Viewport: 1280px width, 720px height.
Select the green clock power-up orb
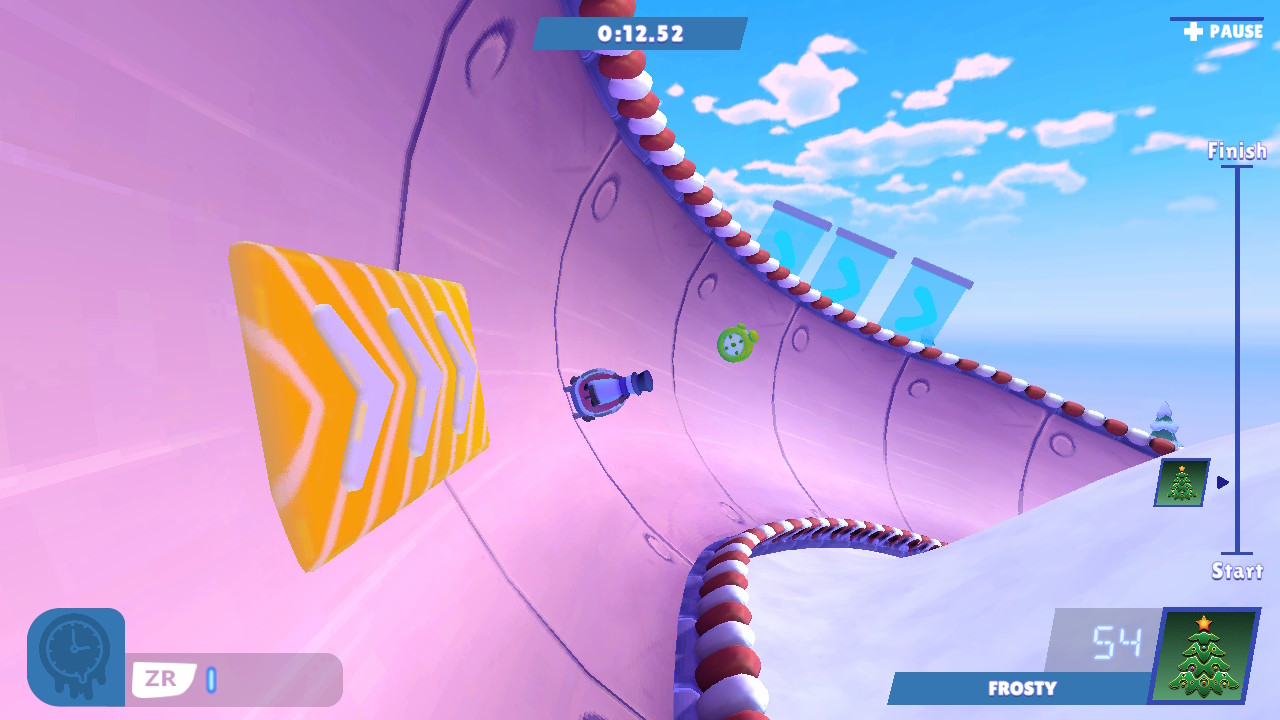733,342
